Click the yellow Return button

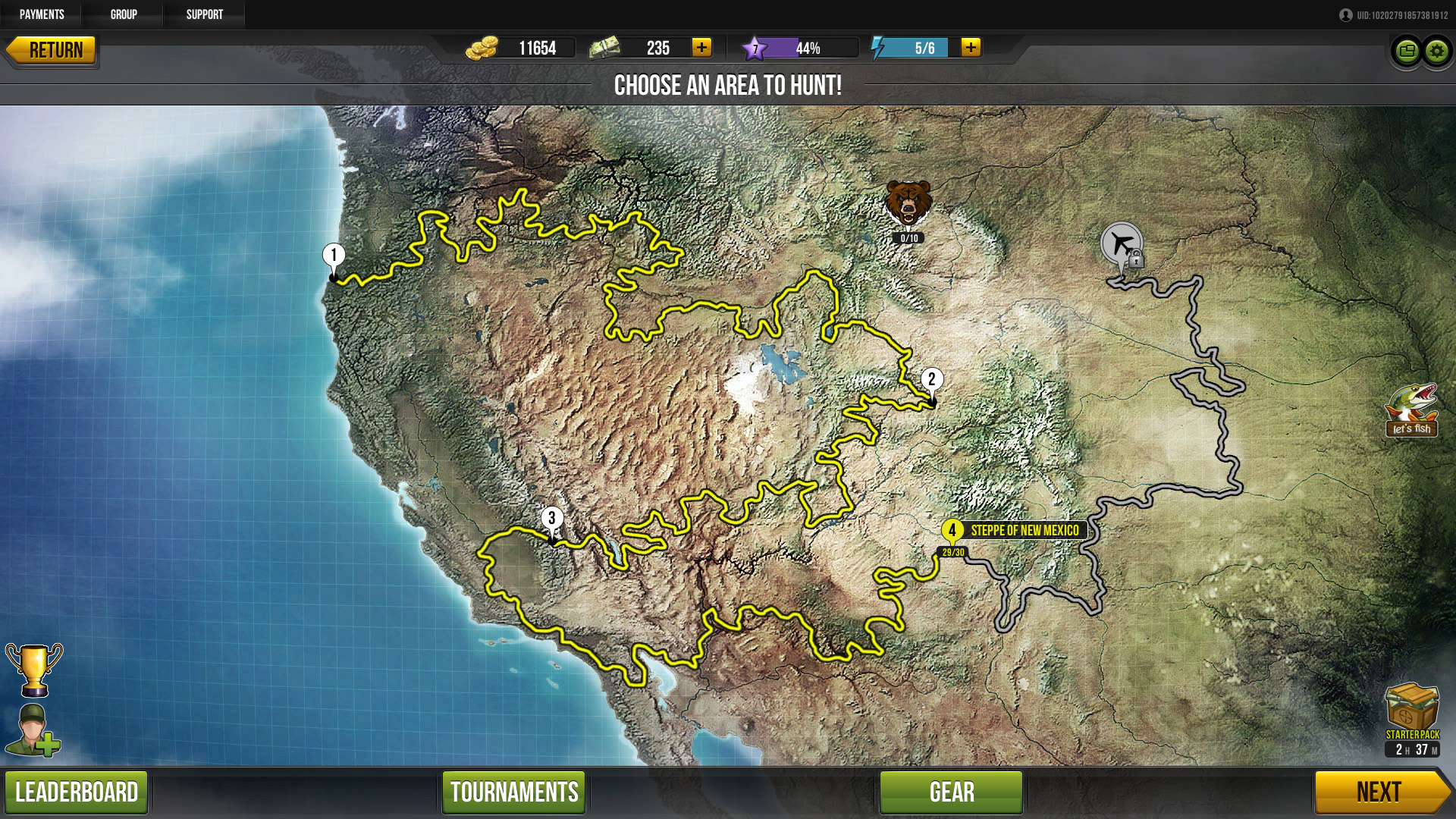pyautogui.click(x=52, y=51)
